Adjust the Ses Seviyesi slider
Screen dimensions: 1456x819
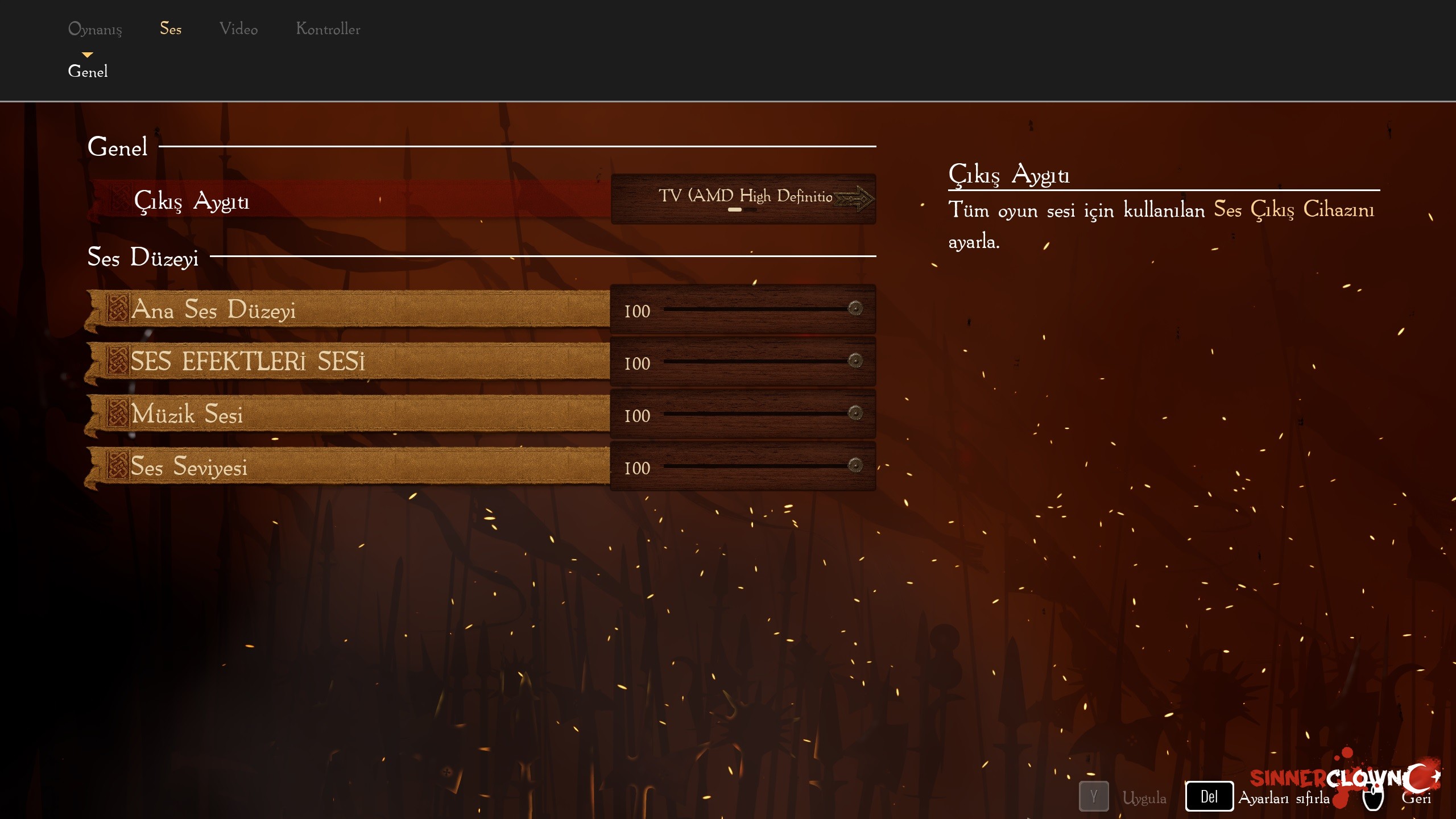click(x=855, y=466)
